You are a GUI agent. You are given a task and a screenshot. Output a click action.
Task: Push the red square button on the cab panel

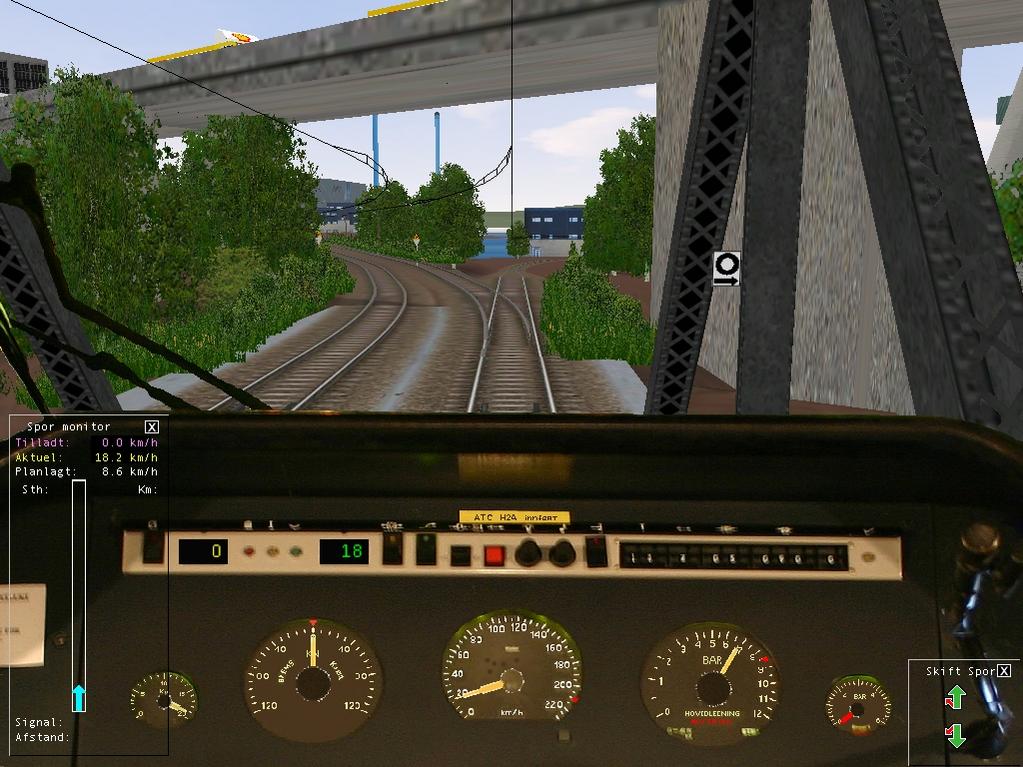pos(494,555)
